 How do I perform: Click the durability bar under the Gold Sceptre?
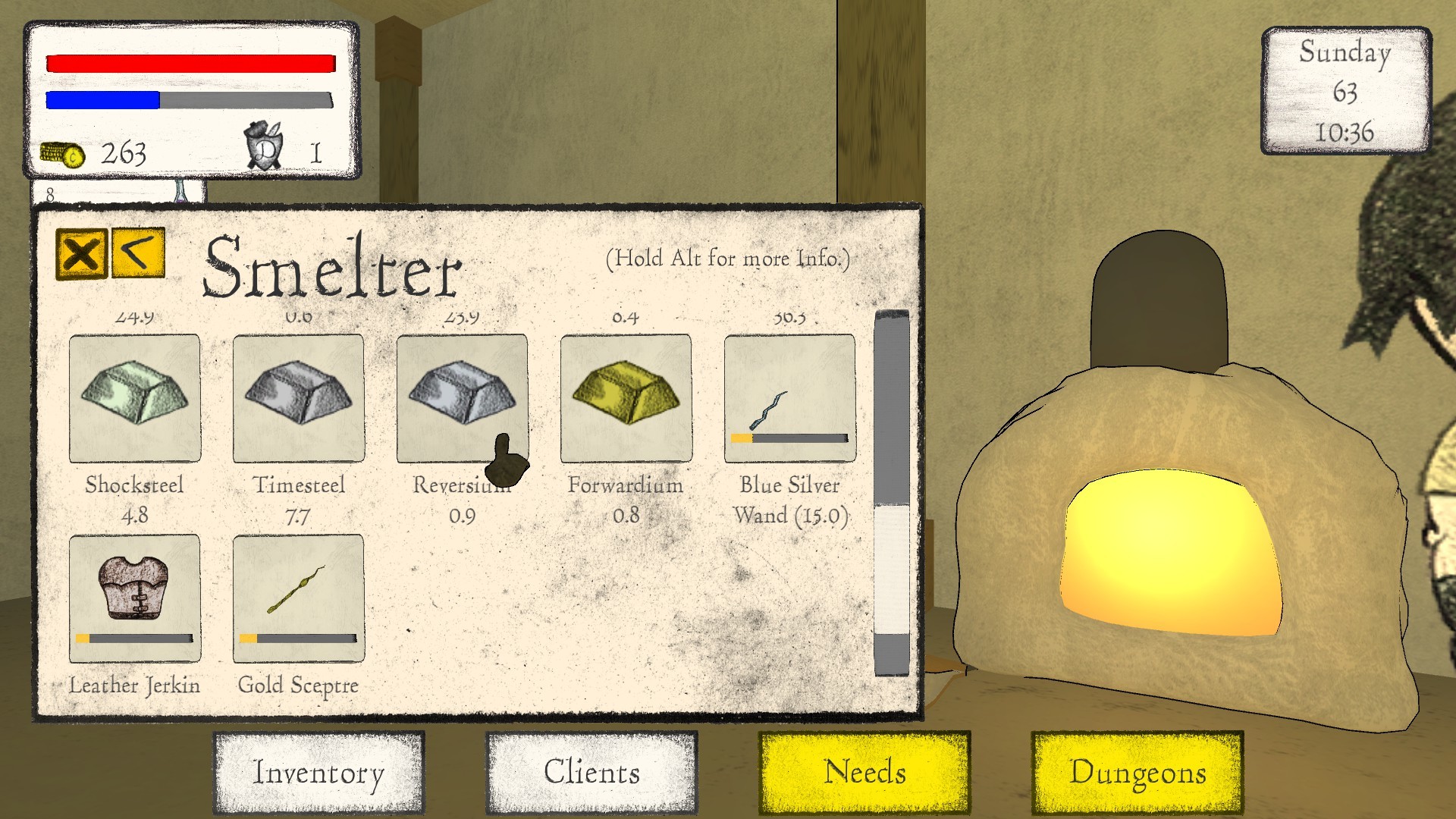[298, 639]
